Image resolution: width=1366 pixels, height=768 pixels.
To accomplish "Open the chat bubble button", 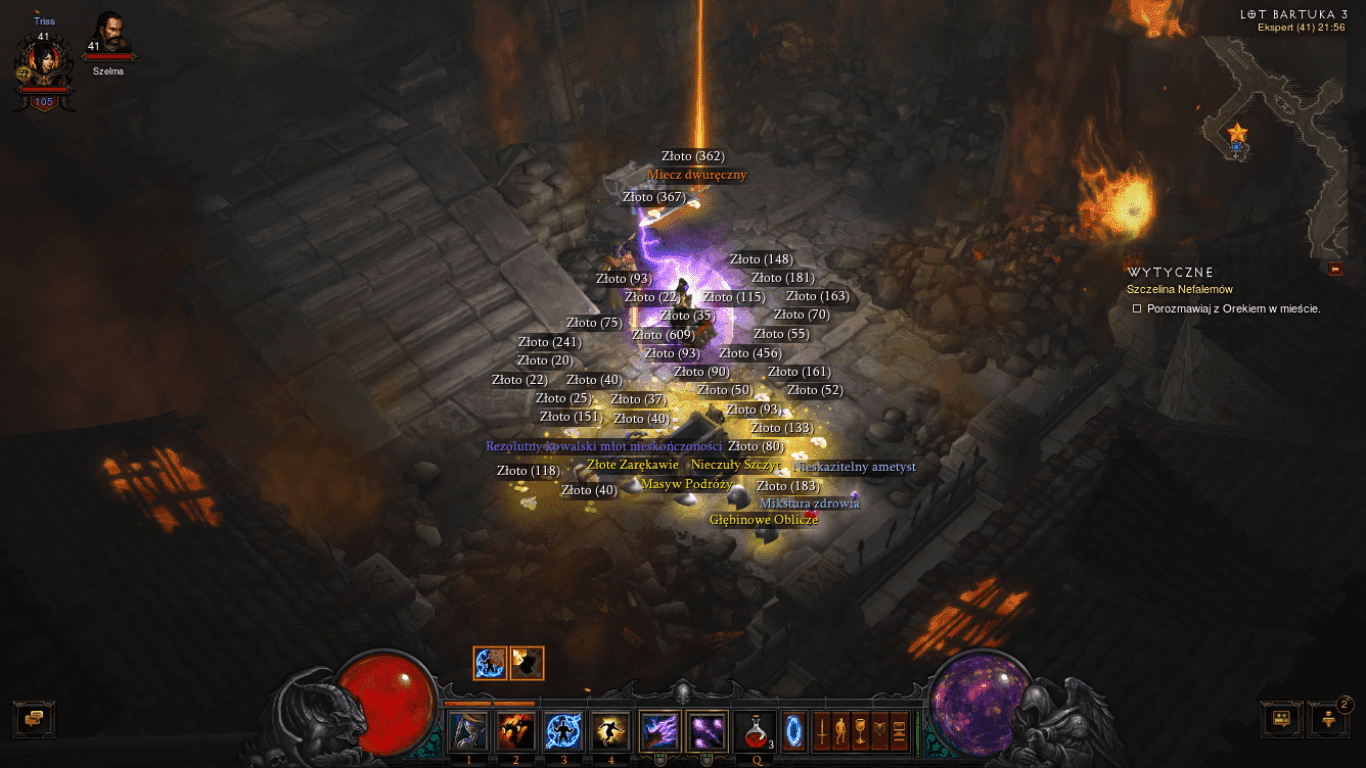I will point(34,719).
